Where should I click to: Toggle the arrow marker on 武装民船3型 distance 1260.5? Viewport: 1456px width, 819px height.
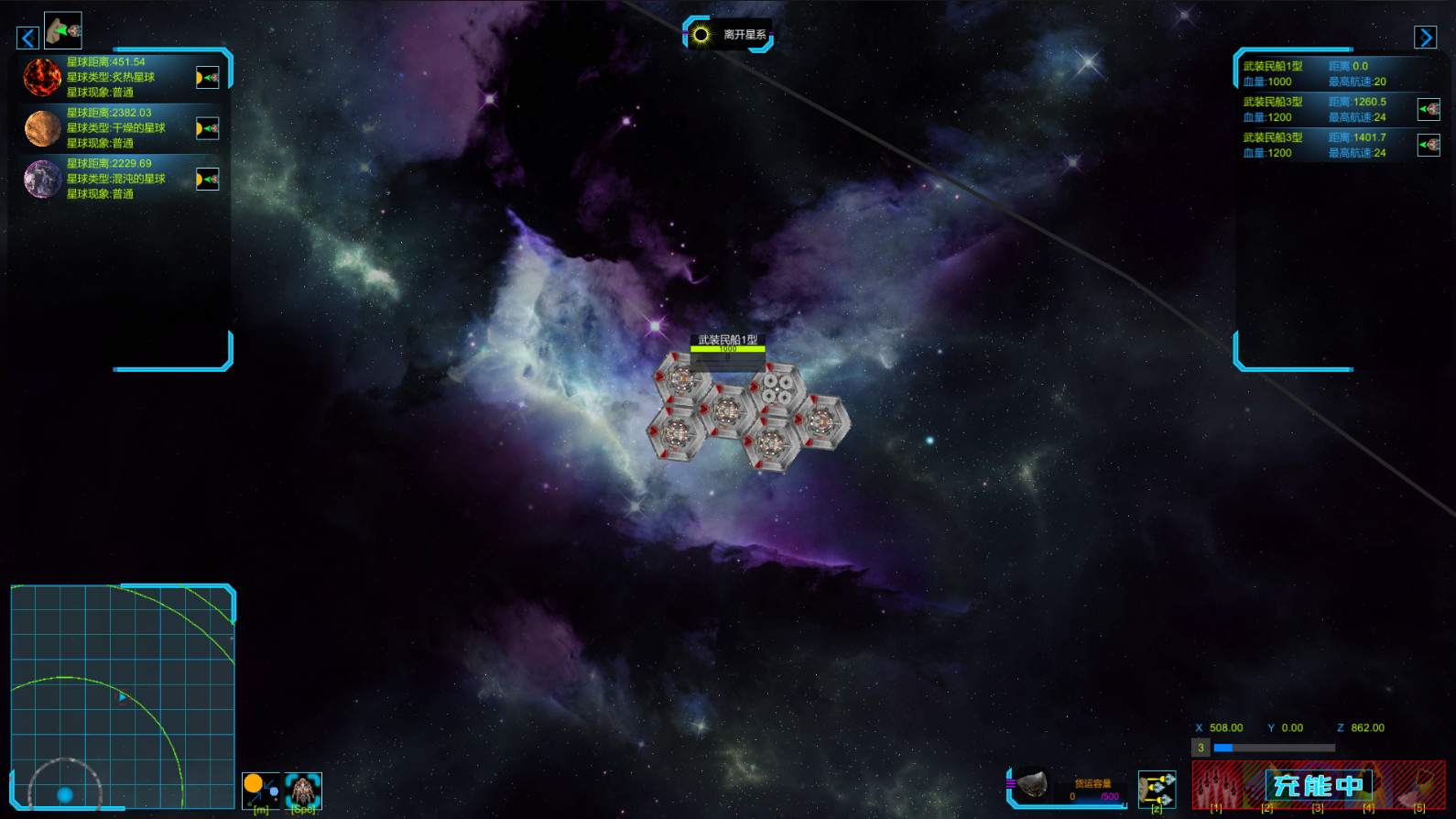click(x=1430, y=108)
